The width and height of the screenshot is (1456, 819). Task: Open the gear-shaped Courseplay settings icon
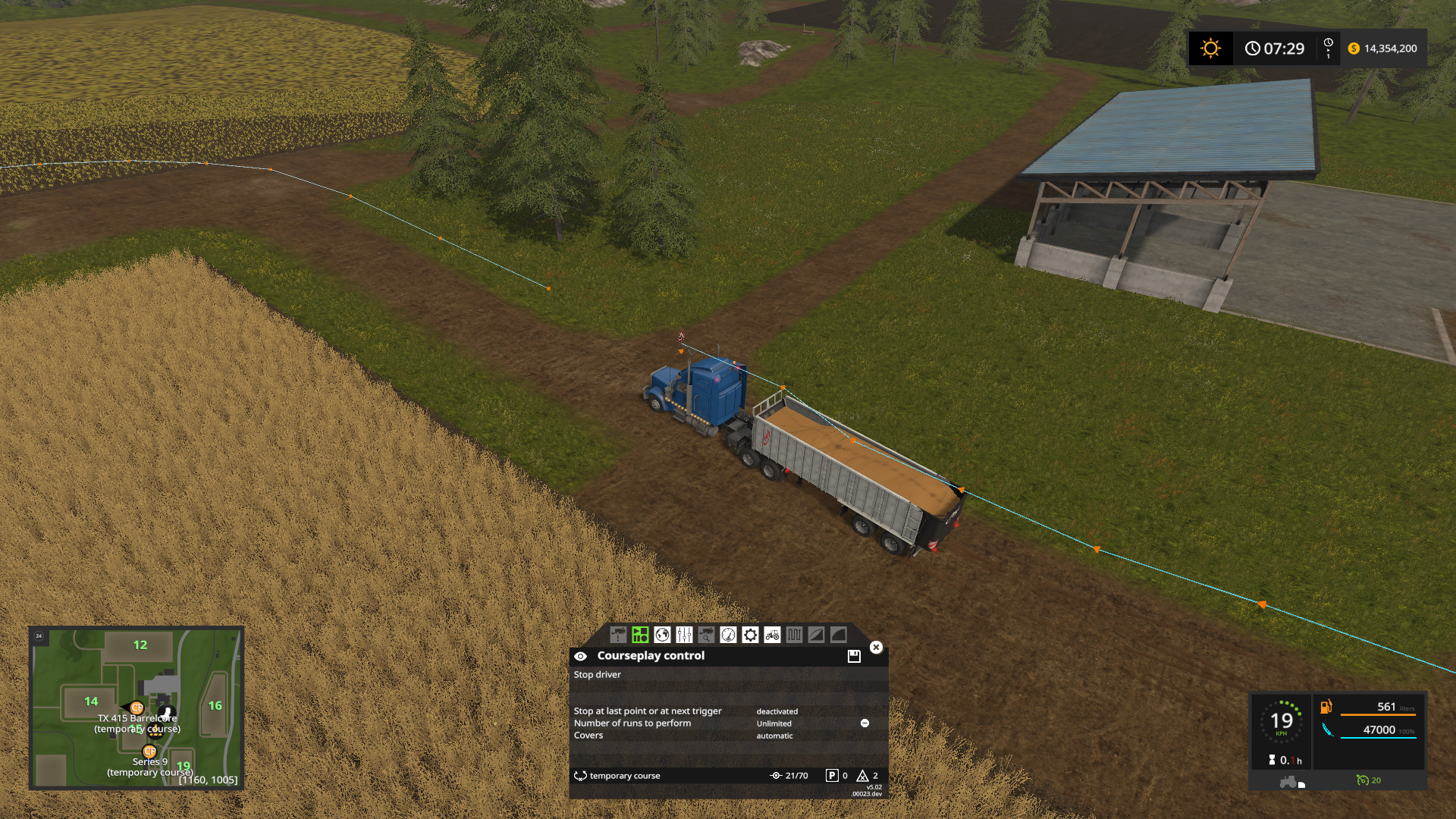(x=750, y=636)
